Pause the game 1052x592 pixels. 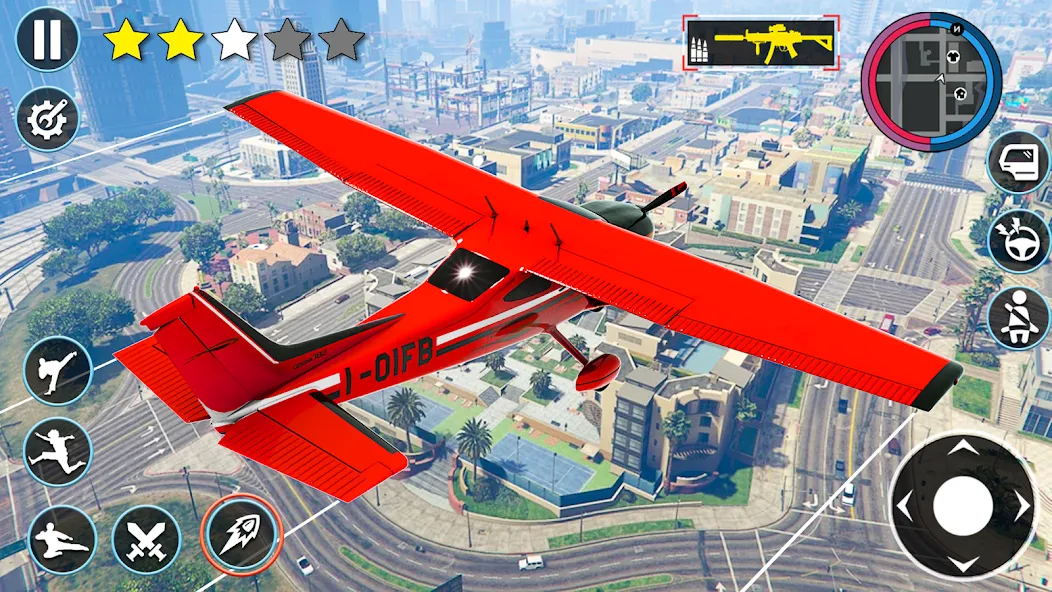point(46,40)
